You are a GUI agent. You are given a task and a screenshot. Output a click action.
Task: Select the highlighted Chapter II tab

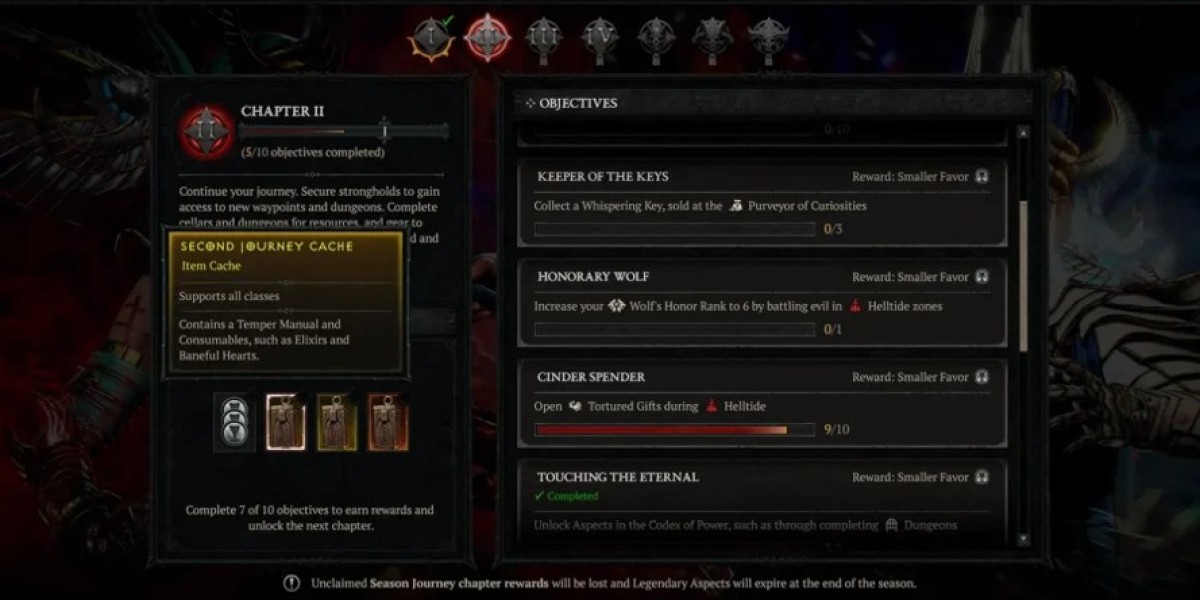click(x=487, y=39)
